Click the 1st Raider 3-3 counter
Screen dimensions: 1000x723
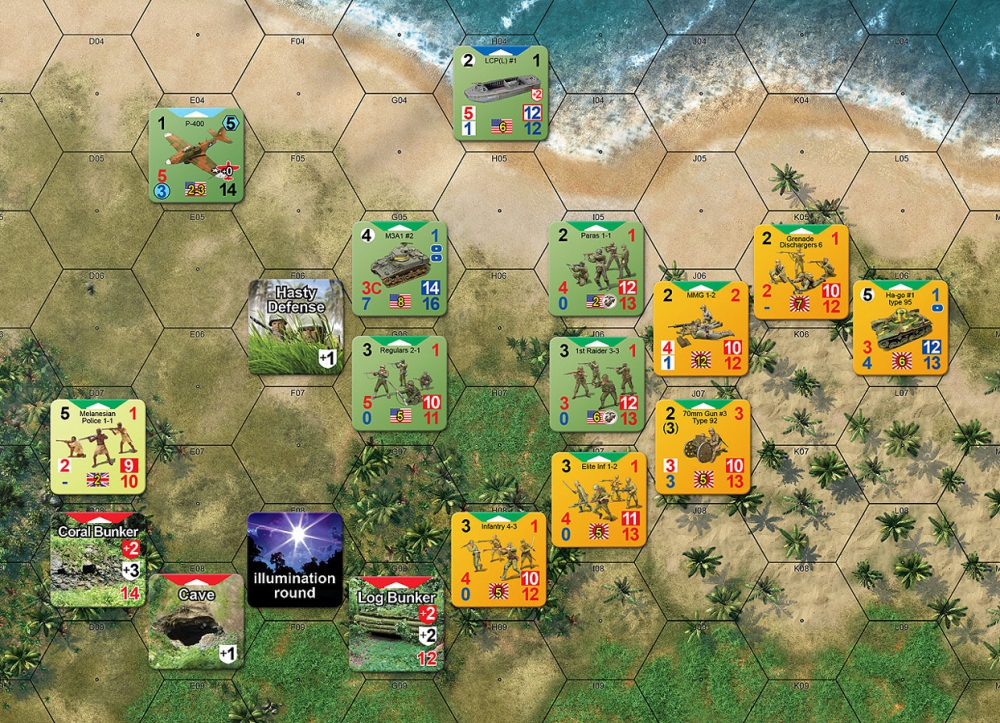597,383
